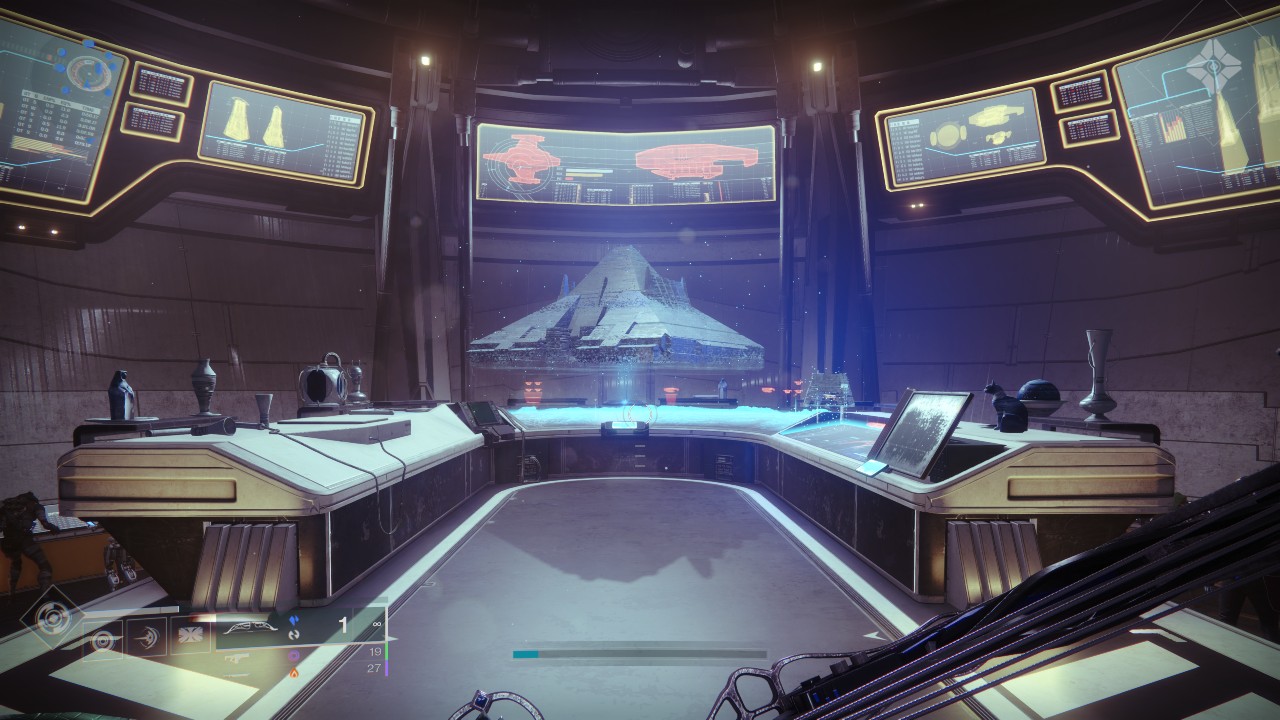Click the grenade ability icon
The image size is (1280, 720).
coord(190,637)
